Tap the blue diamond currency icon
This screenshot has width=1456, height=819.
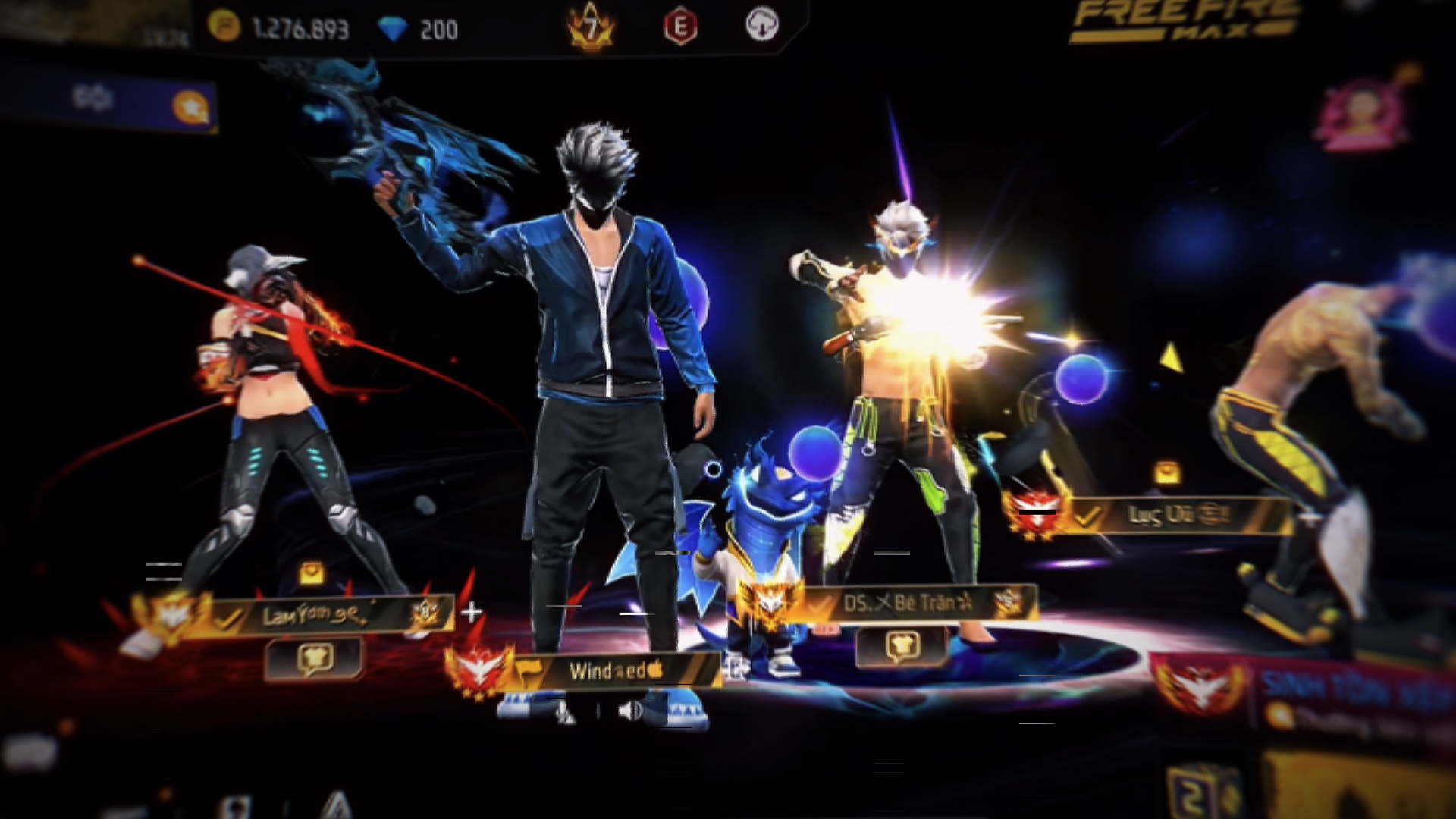tap(393, 29)
